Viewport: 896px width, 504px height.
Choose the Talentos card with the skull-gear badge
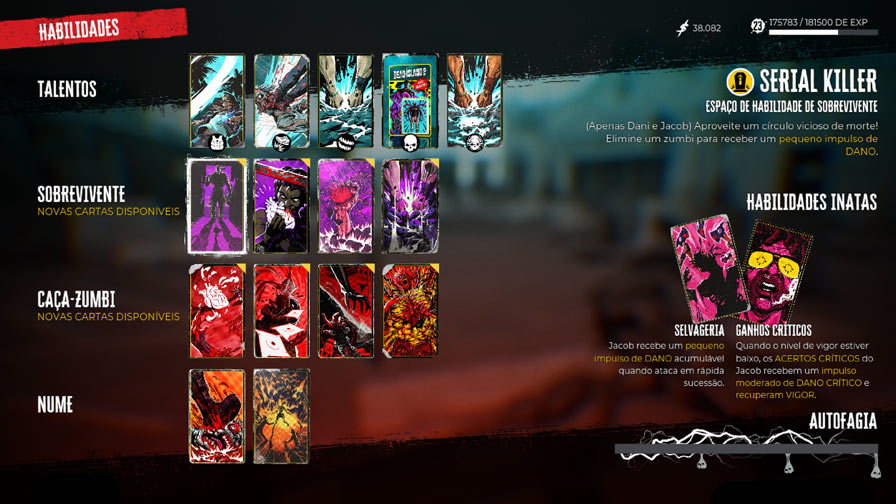[x=474, y=101]
